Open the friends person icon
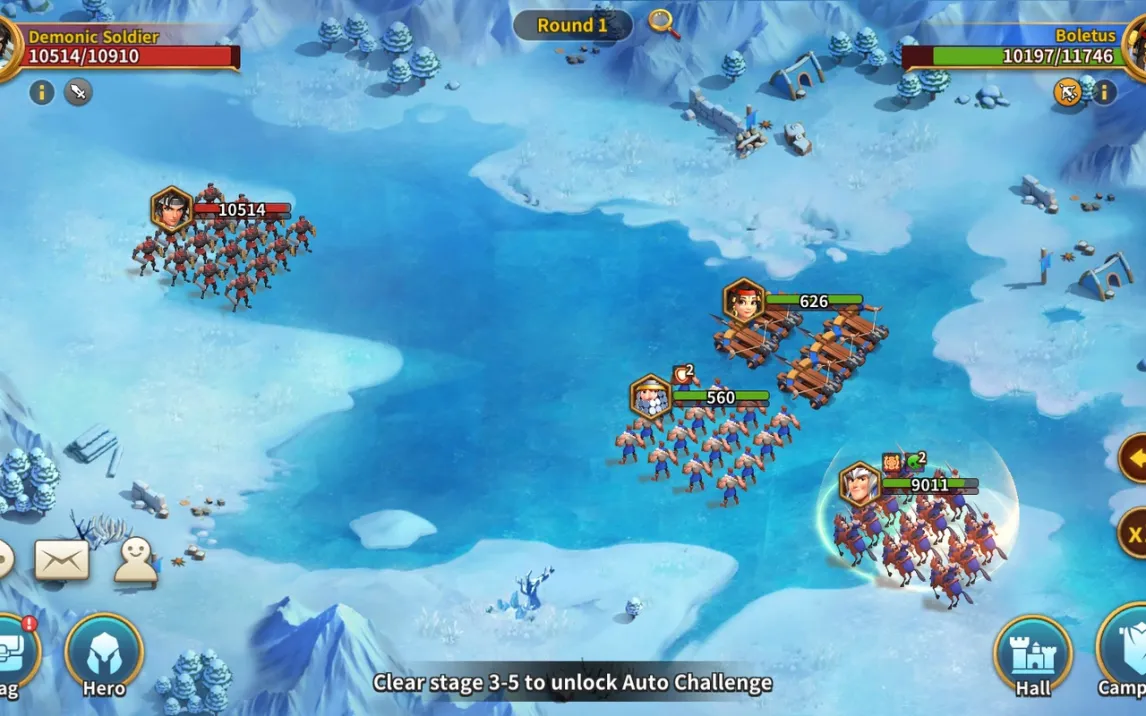Image resolution: width=1146 pixels, height=716 pixels. coord(135,561)
